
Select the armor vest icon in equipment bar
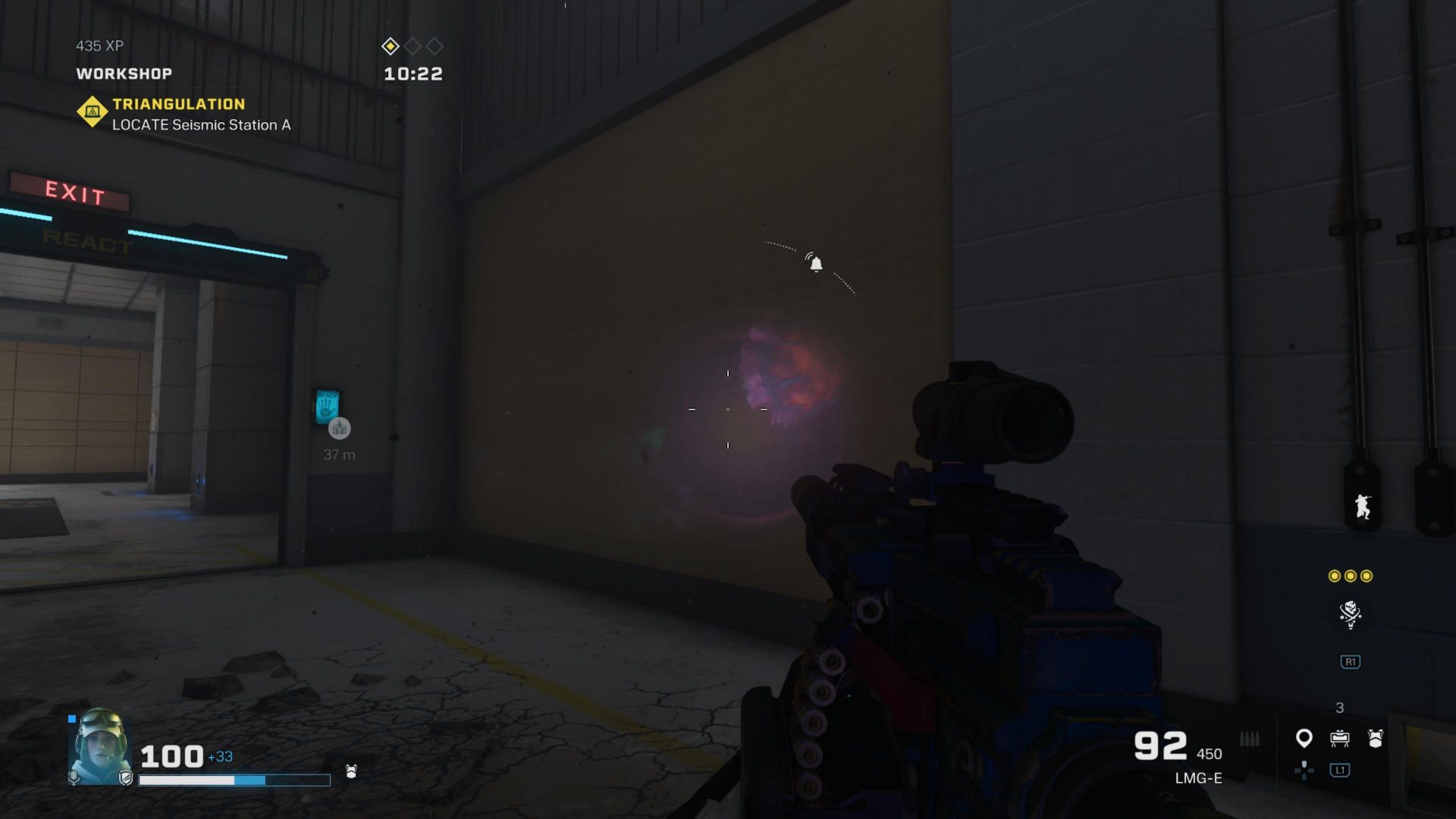pos(1375,737)
